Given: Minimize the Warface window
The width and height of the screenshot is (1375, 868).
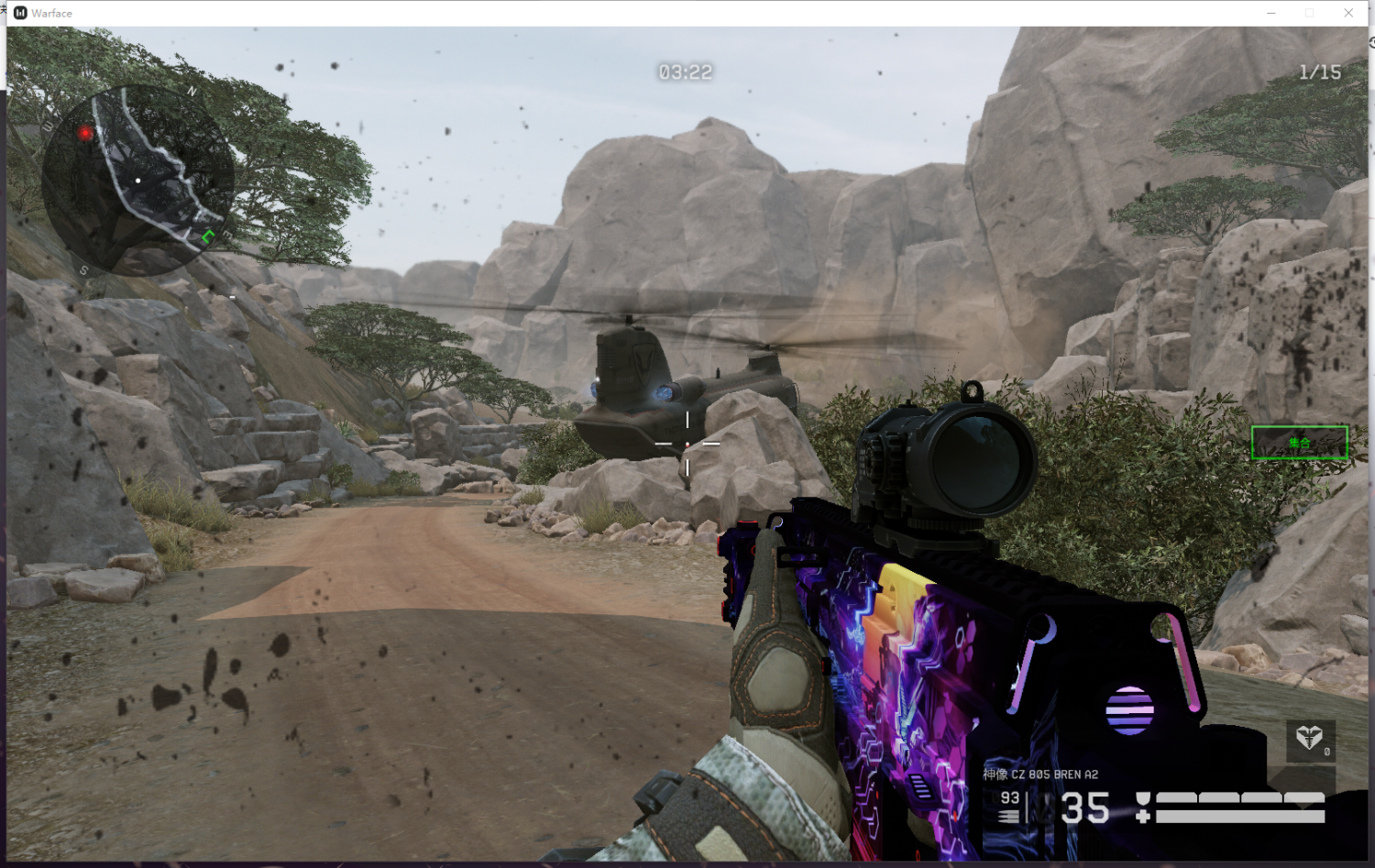Looking at the screenshot, I should click(1270, 13).
